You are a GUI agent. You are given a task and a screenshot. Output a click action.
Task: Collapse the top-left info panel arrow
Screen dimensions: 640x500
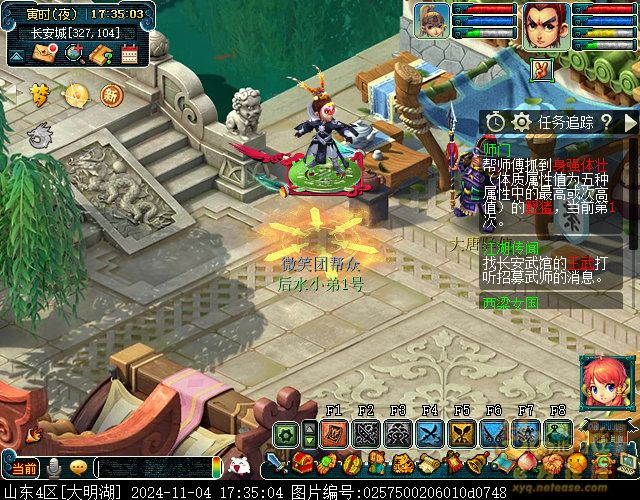coord(16,56)
